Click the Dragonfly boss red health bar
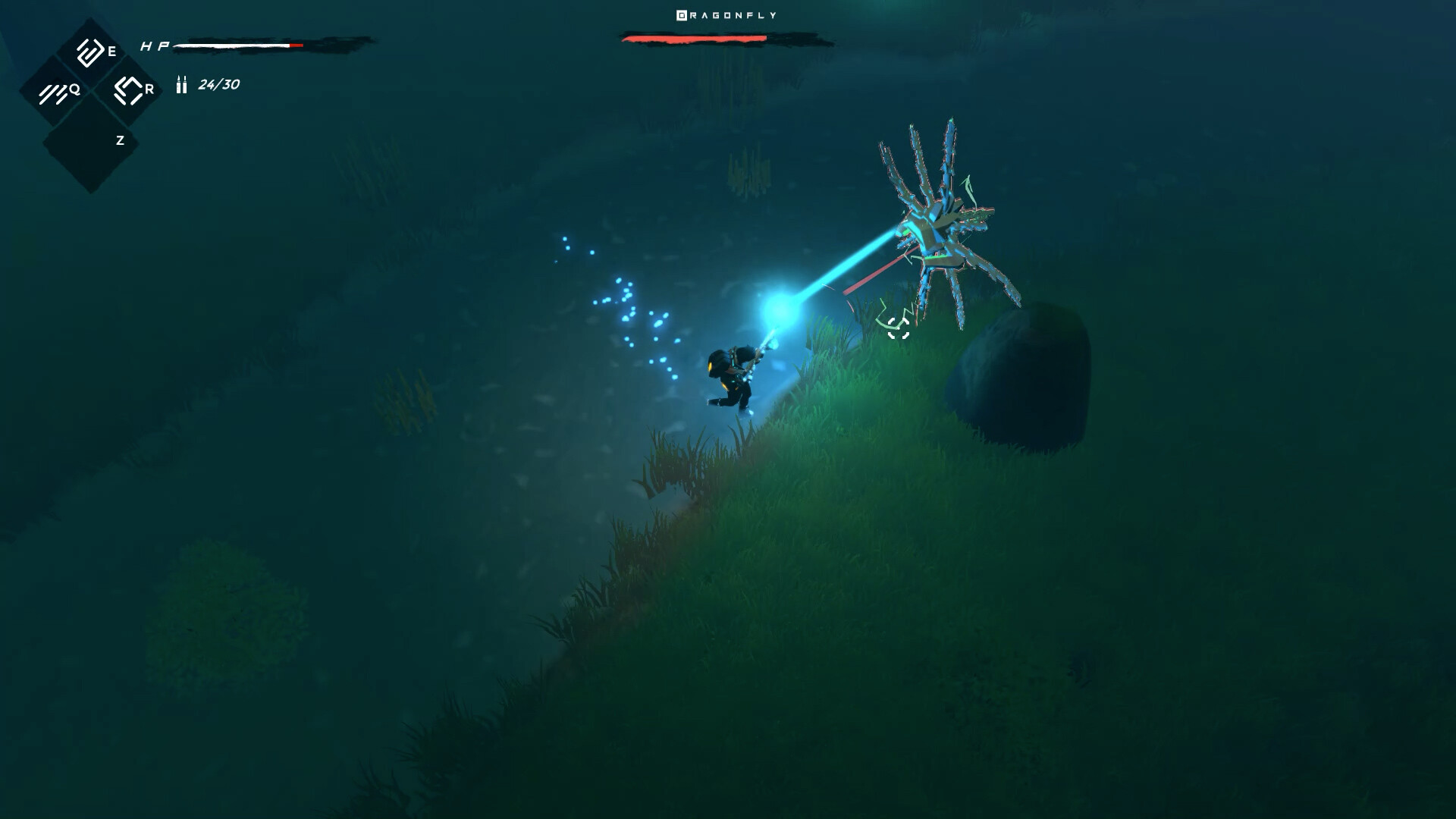 [x=694, y=38]
